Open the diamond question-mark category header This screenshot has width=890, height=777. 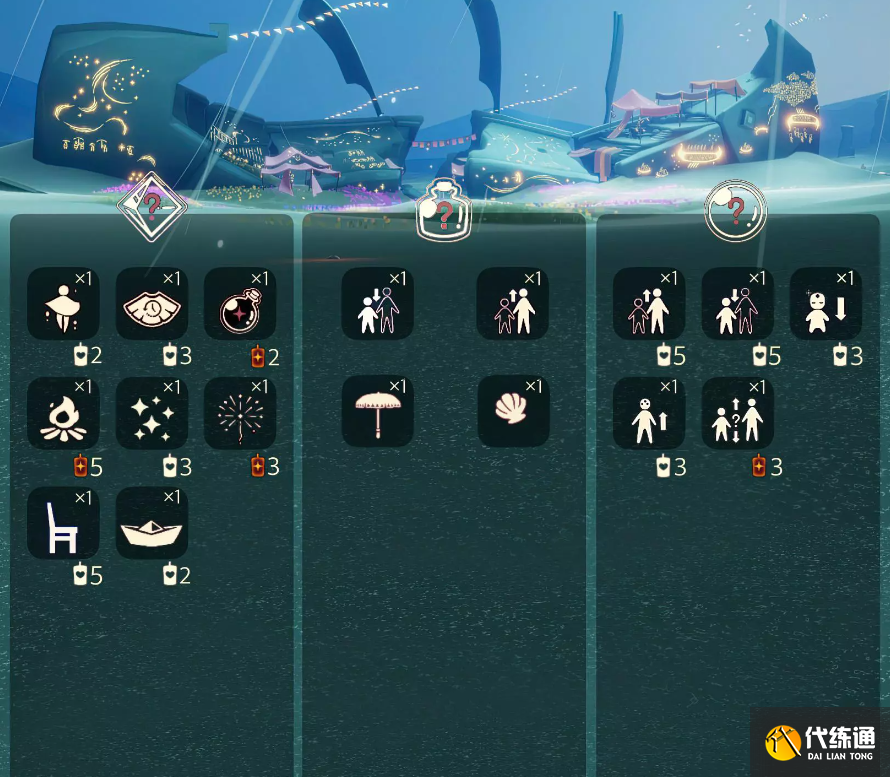pyautogui.click(x=152, y=208)
